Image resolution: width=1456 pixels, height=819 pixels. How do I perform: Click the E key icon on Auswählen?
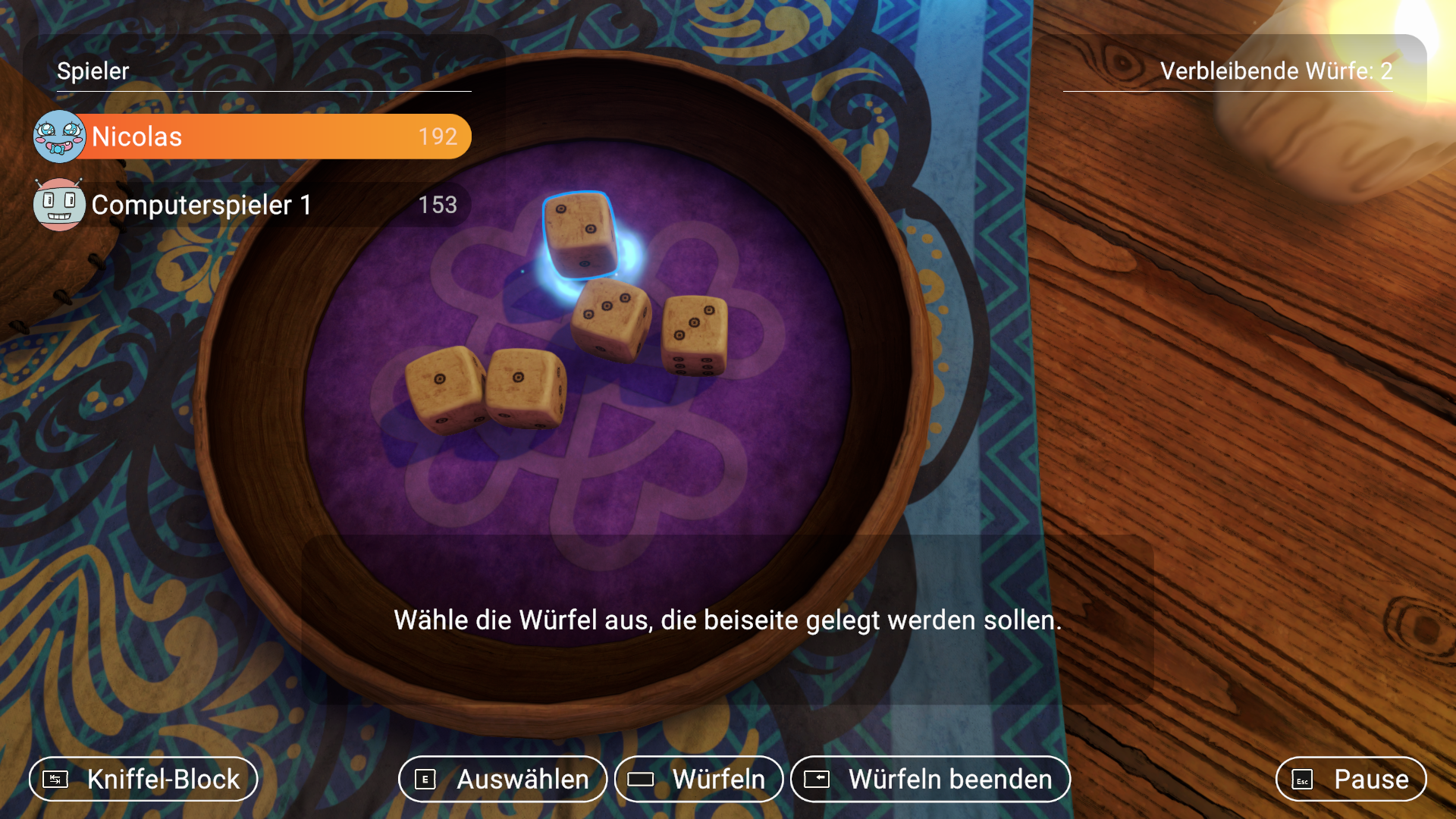coord(426,779)
